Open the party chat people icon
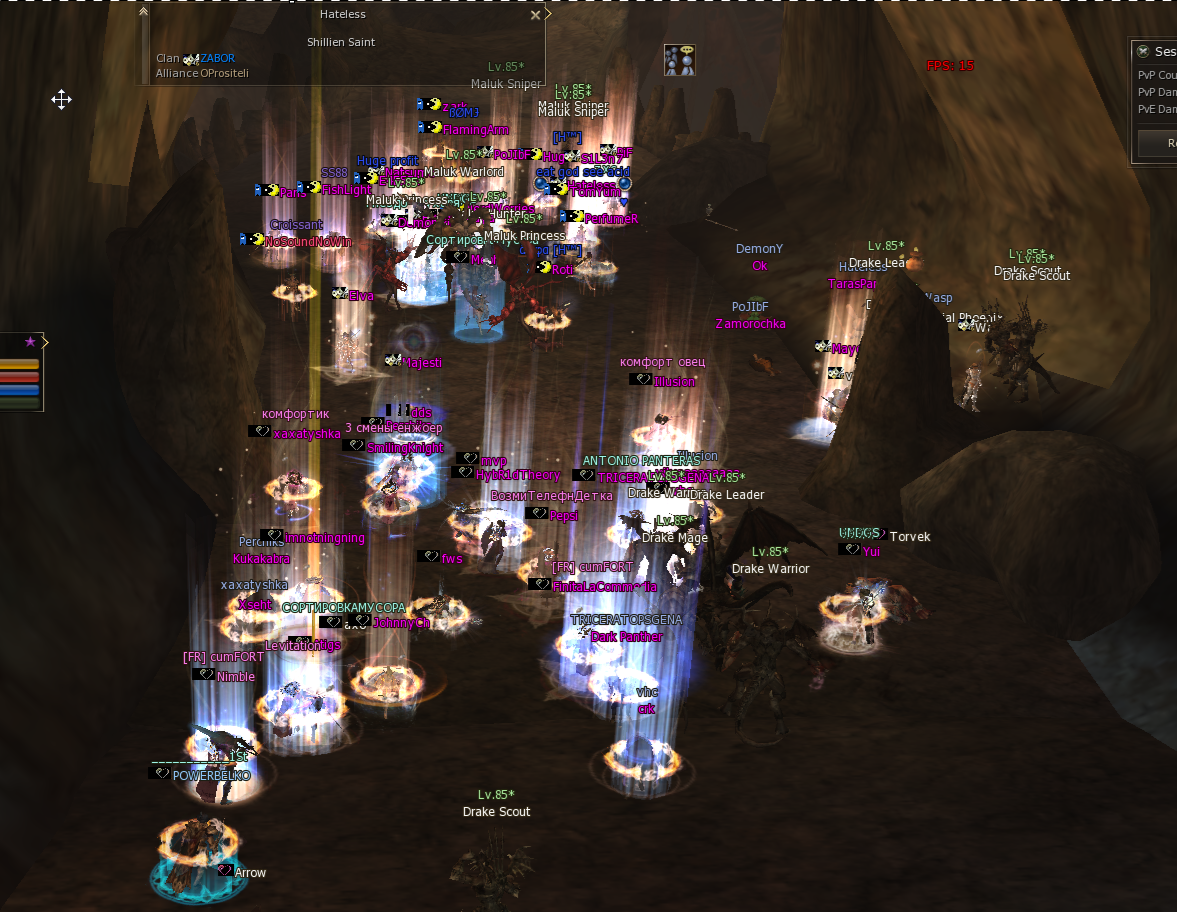1177x912 pixels. (x=679, y=60)
